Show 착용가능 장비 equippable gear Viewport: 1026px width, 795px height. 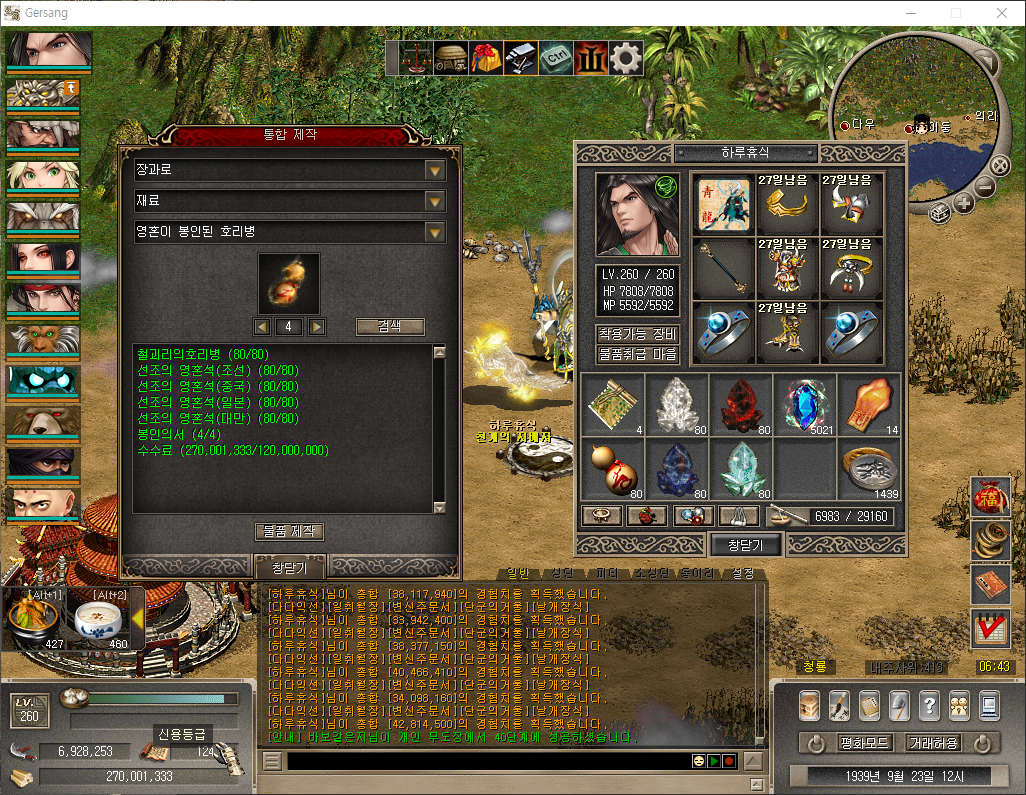pyautogui.click(x=638, y=334)
